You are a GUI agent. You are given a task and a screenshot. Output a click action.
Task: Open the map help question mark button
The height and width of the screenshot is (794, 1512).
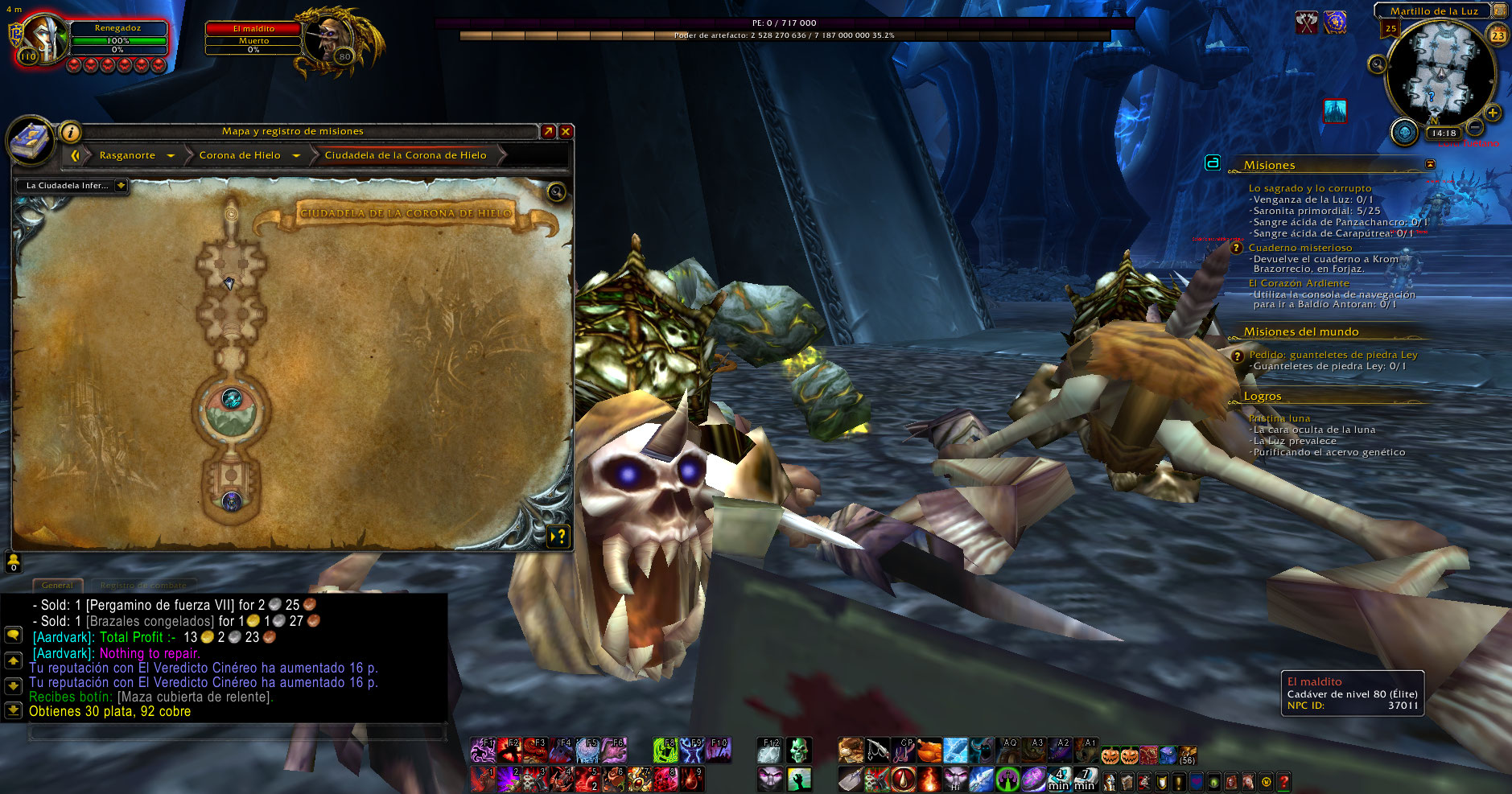point(558,536)
